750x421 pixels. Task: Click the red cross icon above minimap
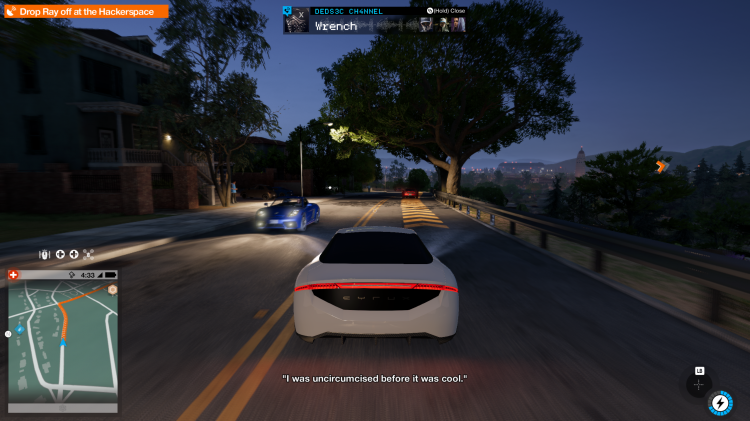pyautogui.click(x=13, y=274)
